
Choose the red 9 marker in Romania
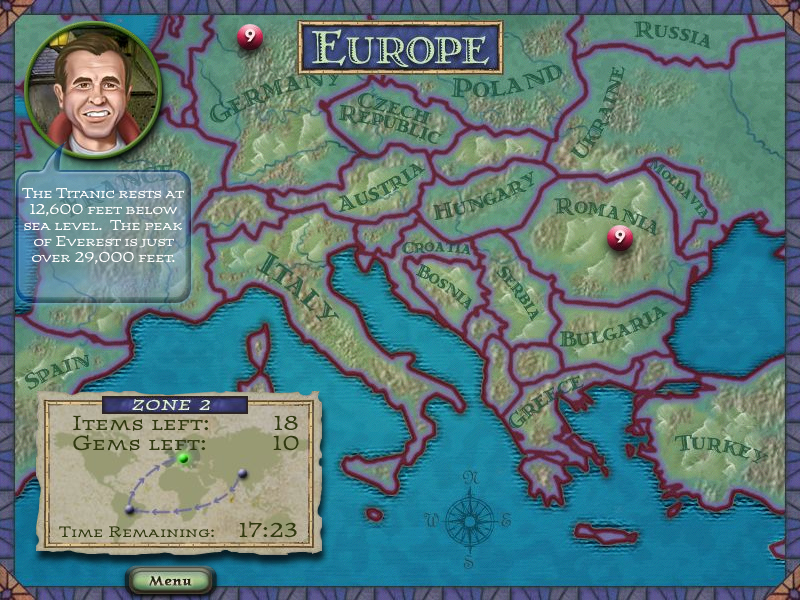coord(620,238)
